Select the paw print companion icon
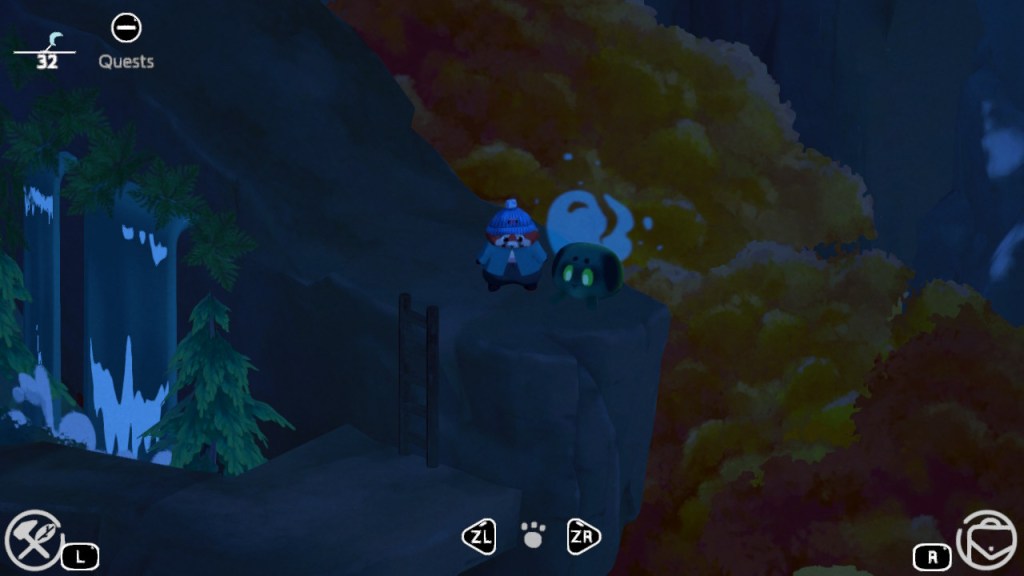1024x576 pixels. tap(533, 536)
